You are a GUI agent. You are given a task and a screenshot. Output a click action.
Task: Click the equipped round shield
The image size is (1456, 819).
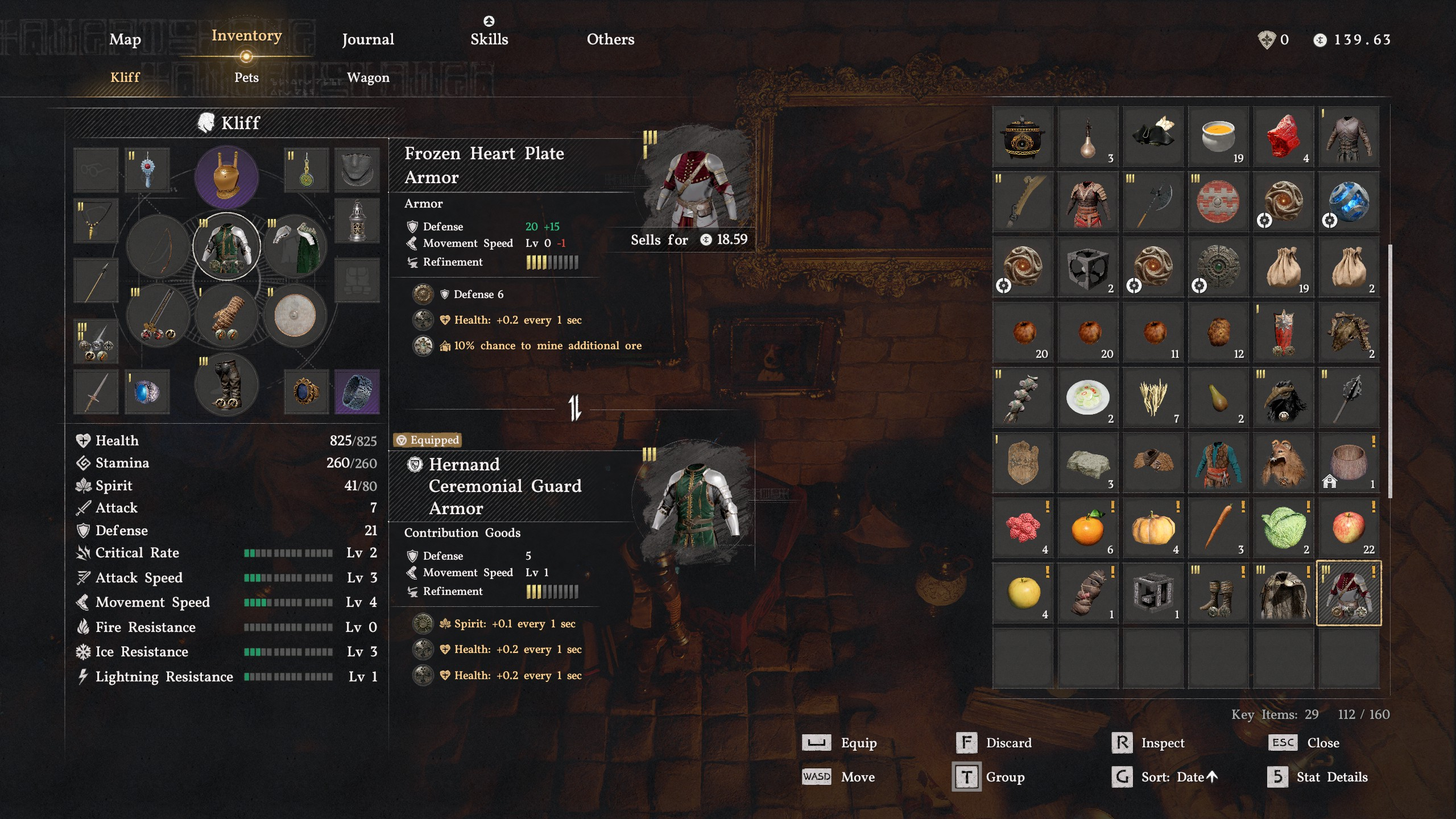pyautogui.click(x=295, y=315)
